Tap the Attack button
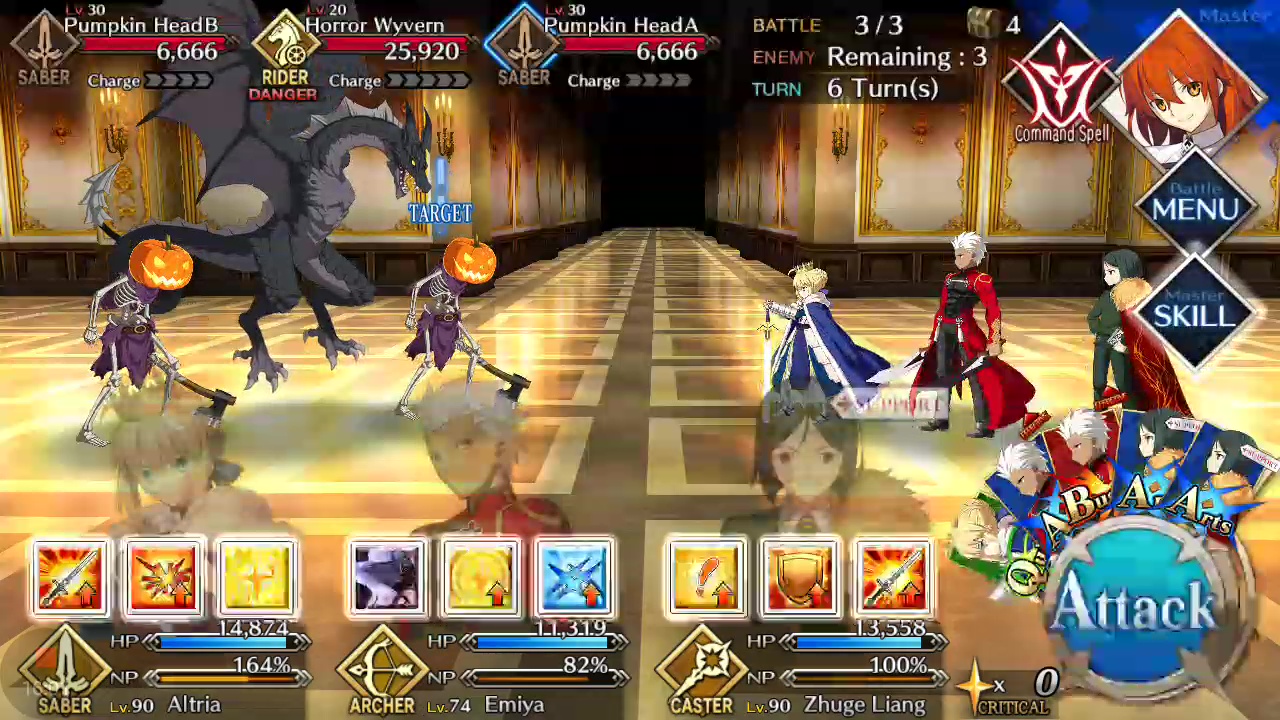 (x=1134, y=605)
